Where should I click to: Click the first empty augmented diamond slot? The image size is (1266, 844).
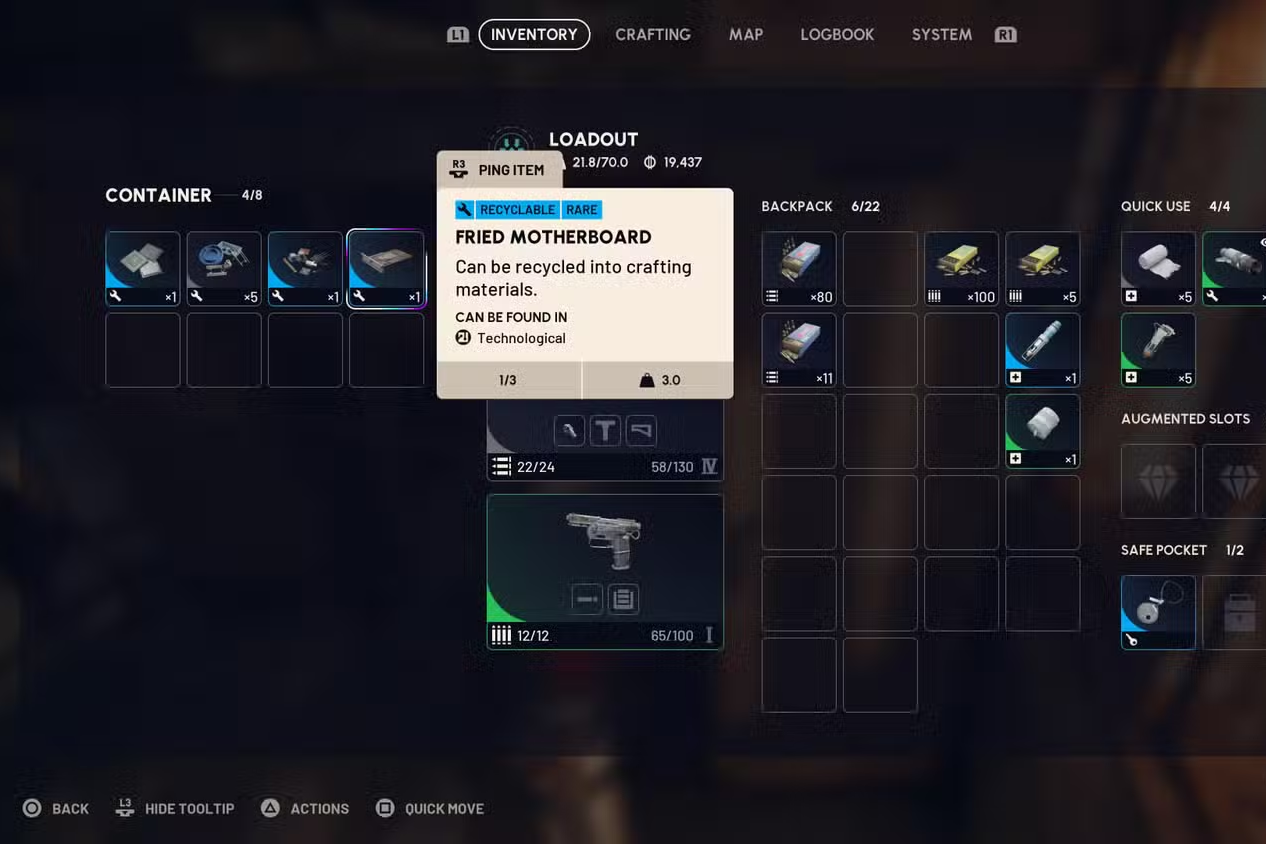pos(1158,481)
